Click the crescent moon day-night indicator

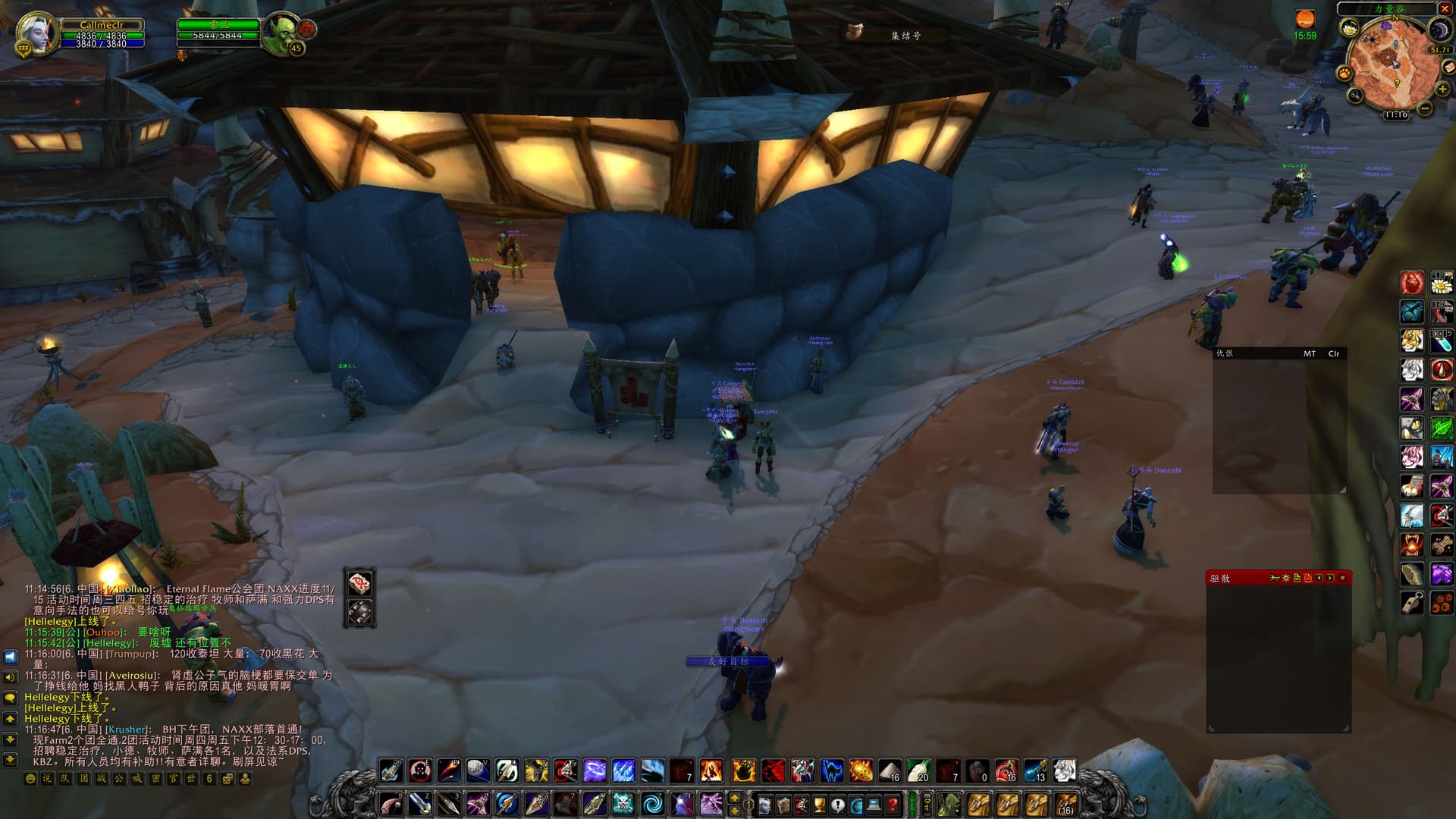[1439, 30]
